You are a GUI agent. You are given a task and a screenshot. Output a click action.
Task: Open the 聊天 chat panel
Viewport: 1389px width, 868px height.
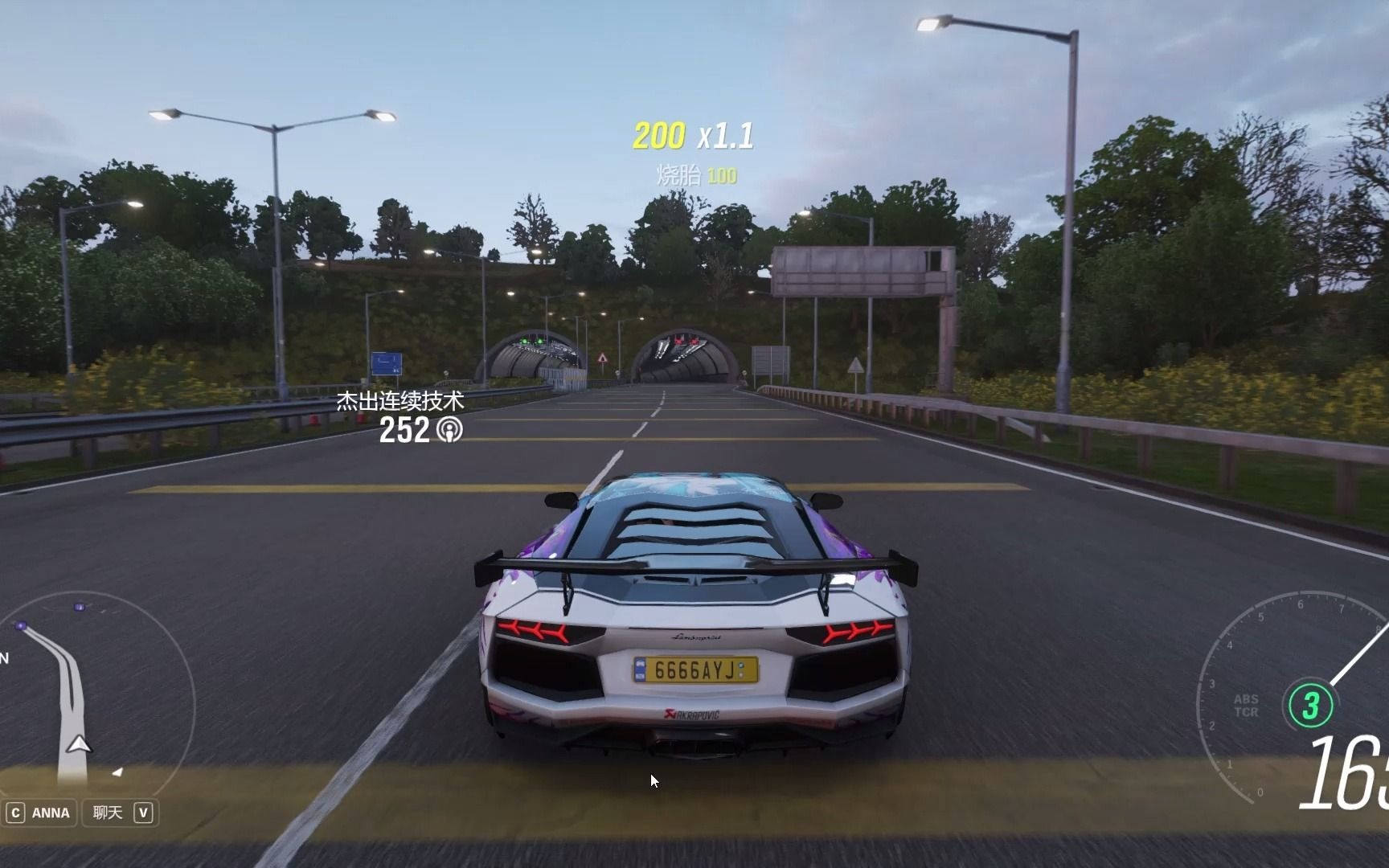121,813
